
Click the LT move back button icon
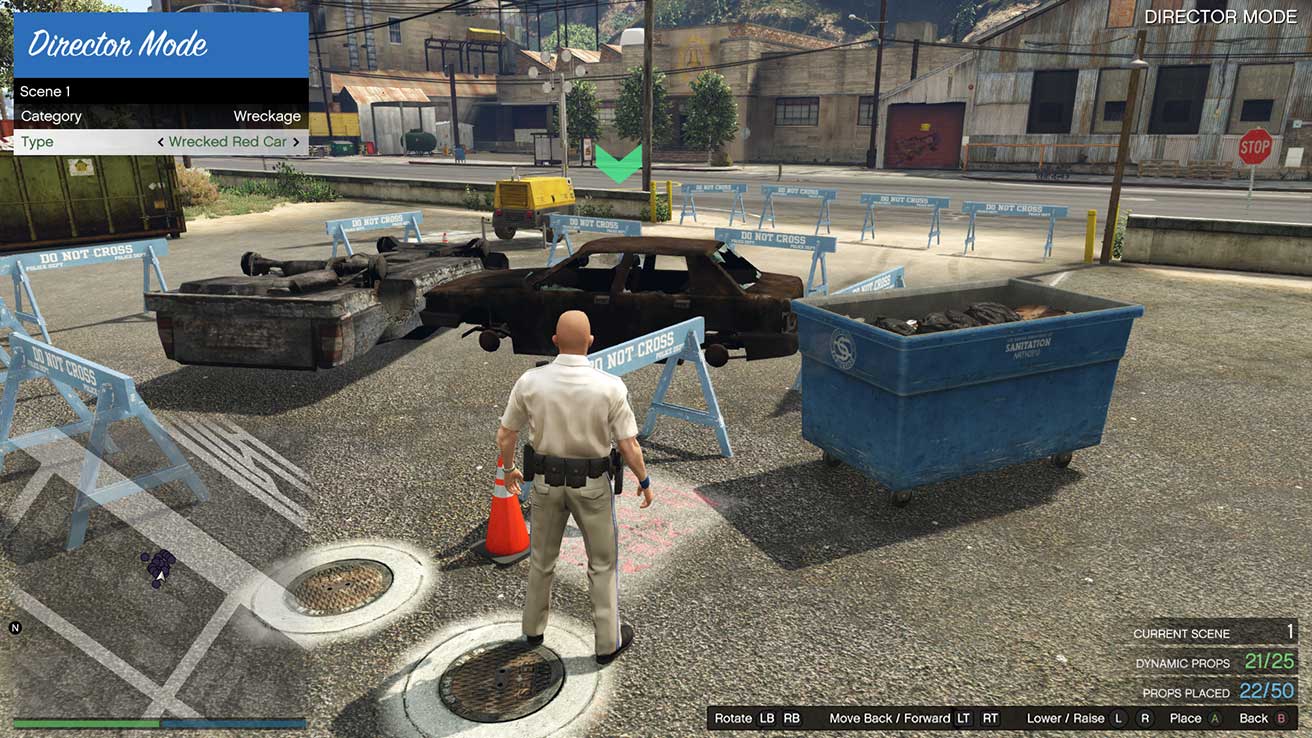[964, 718]
